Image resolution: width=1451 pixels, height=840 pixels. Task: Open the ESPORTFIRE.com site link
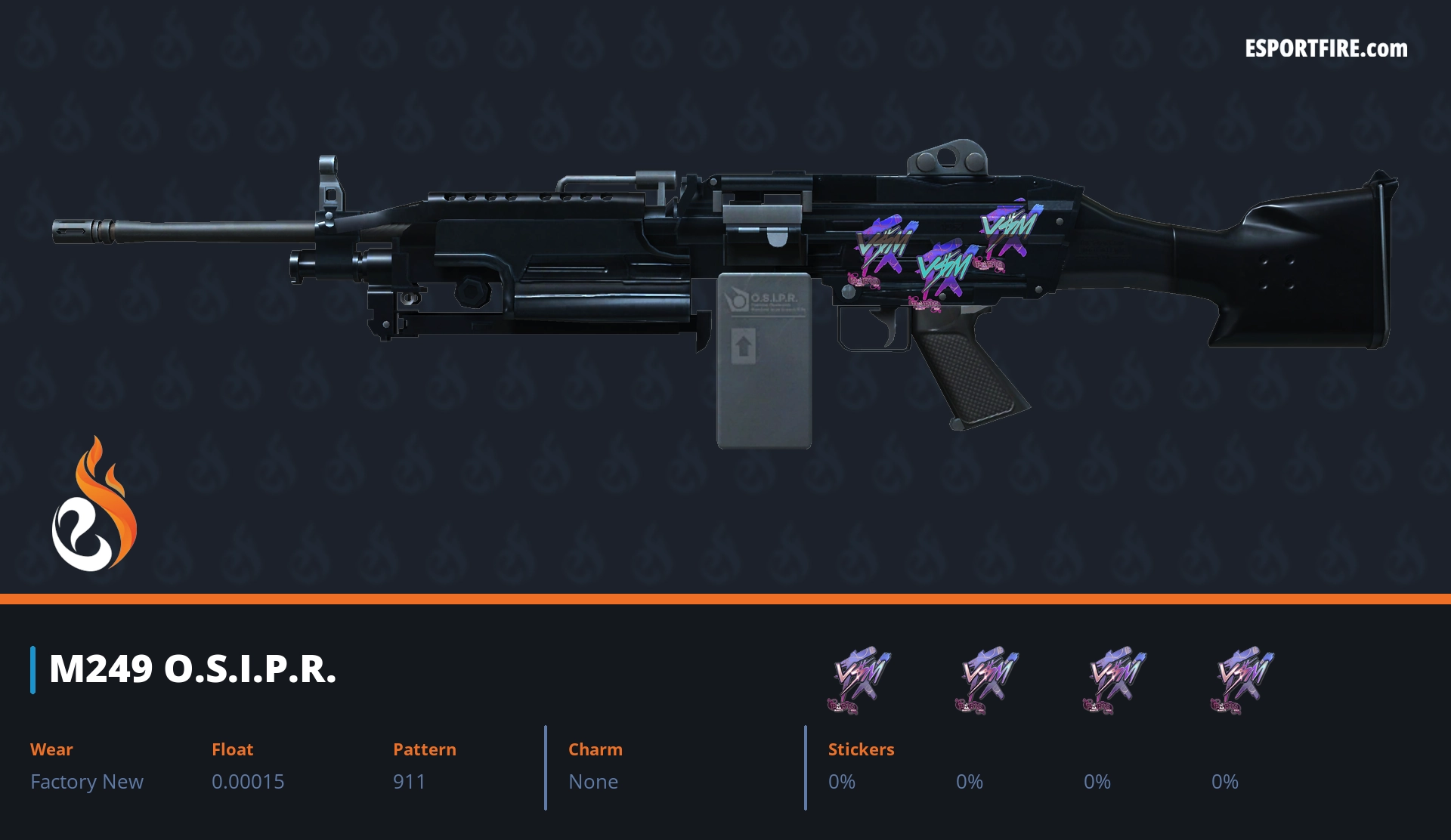[x=1326, y=49]
